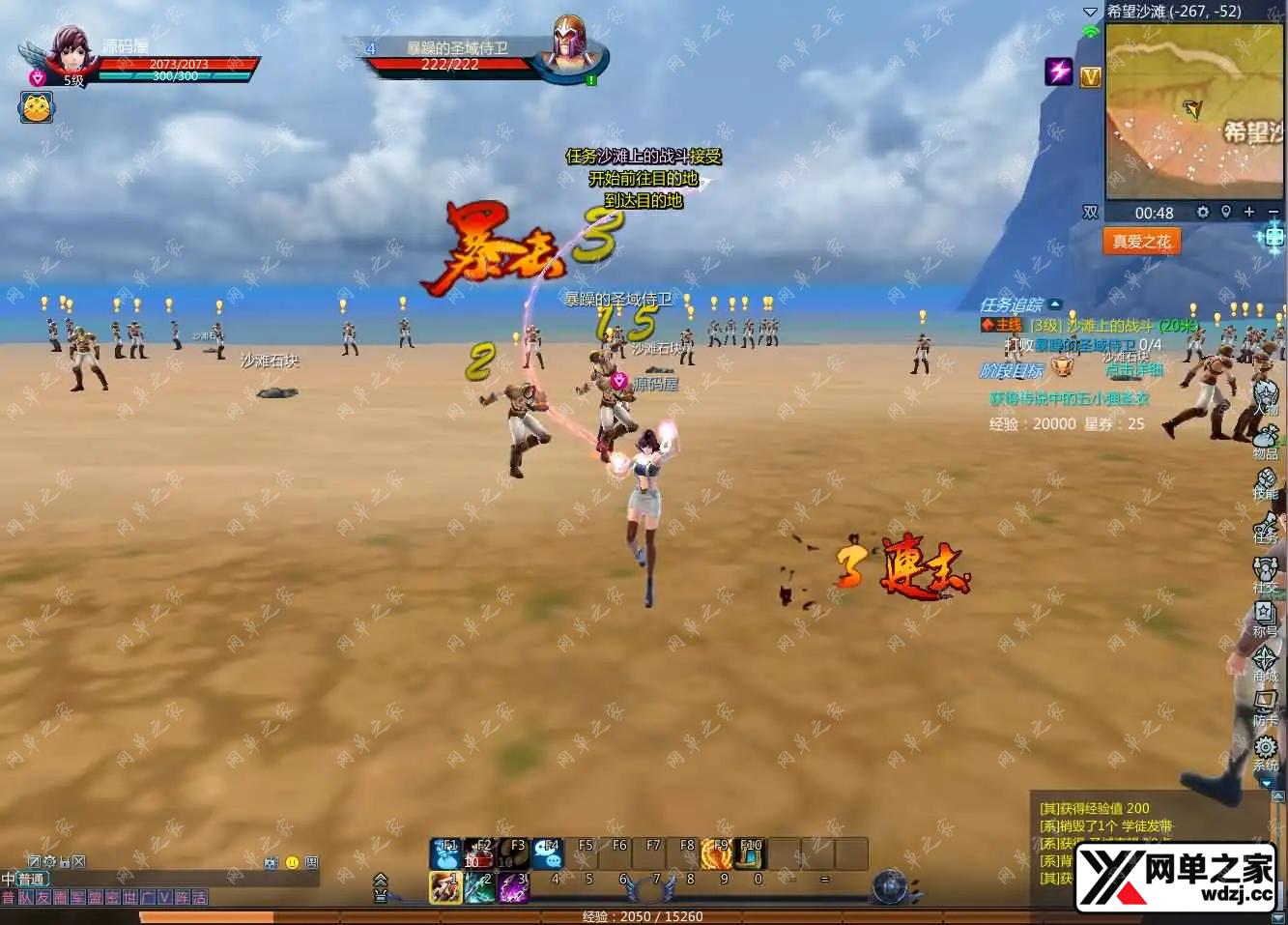Open the gold V VIP icon
This screenshot has height=925, width=1288.
point(1091,76)
